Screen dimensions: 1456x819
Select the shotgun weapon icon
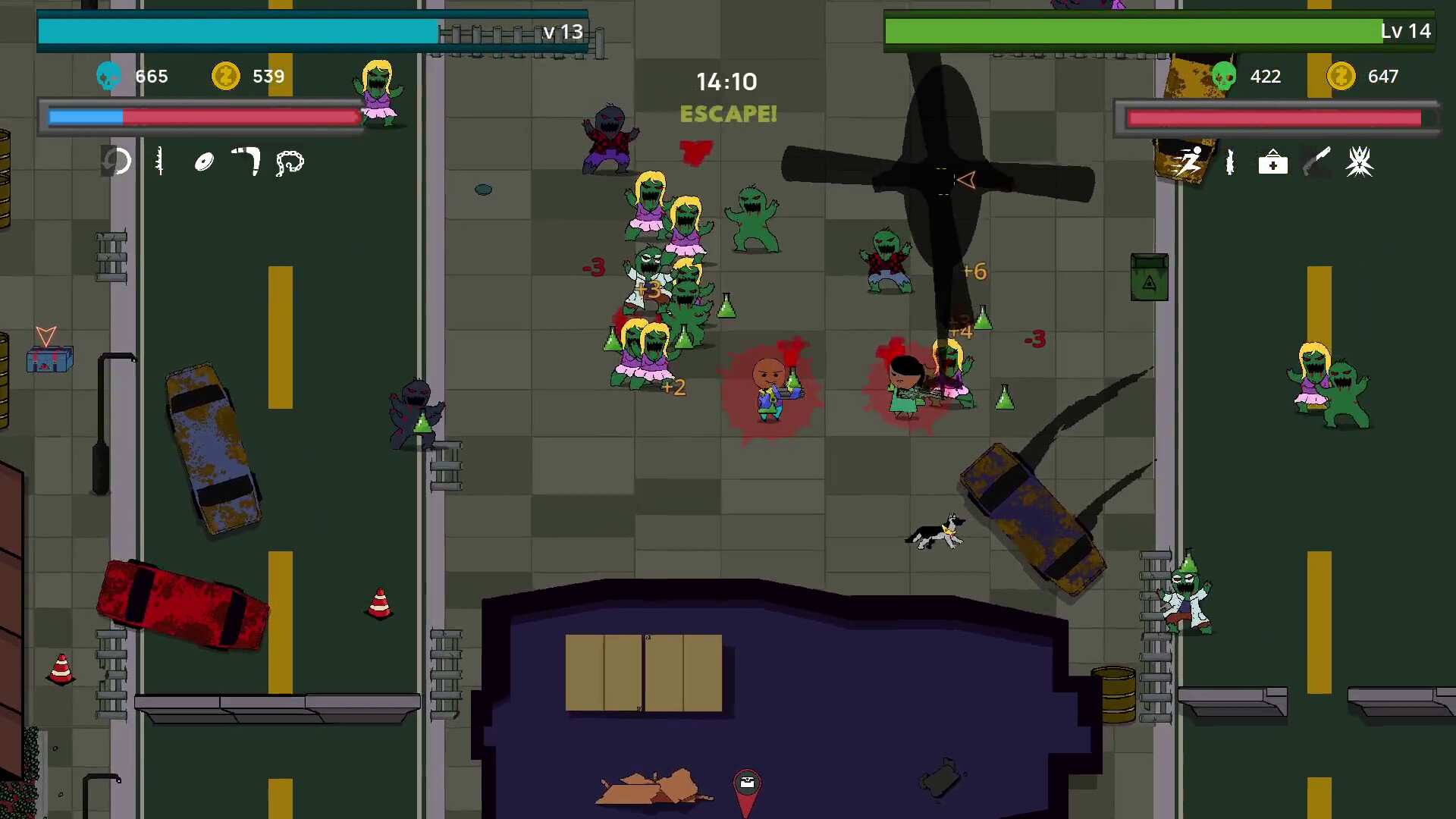pyautogui.click(x=1317, y=162)
